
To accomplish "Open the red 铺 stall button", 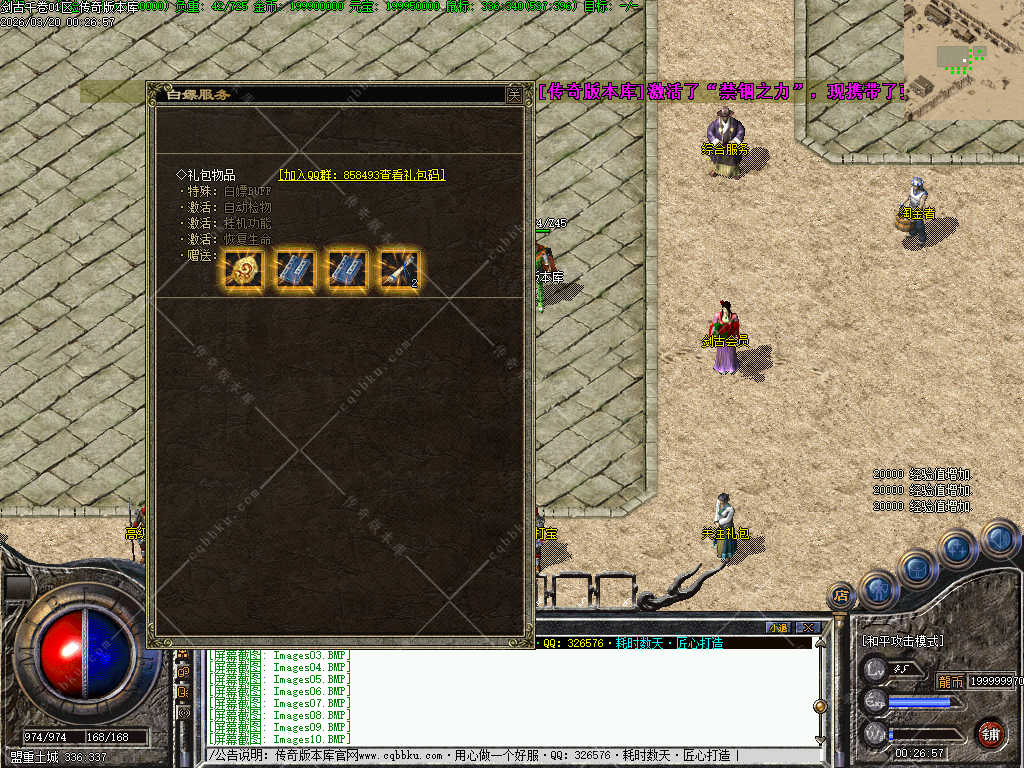I will [x=990, y=733].
